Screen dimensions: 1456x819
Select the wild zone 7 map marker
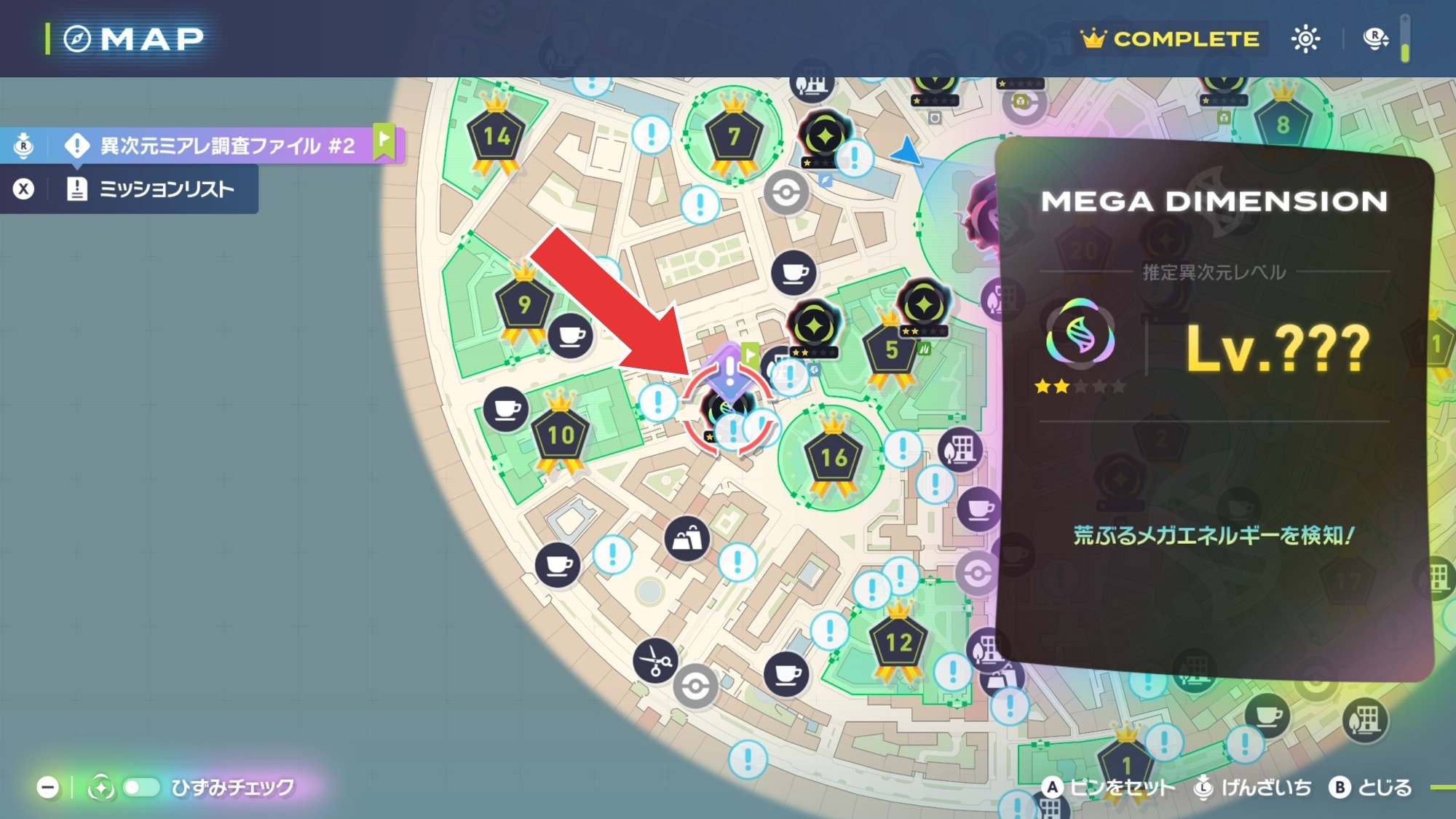[734, 136]
